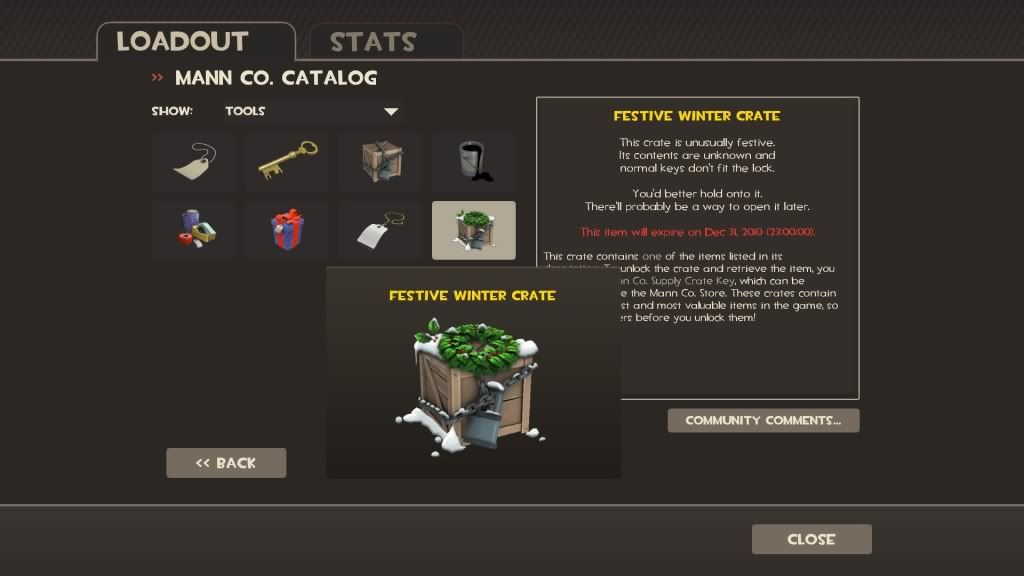Close the Mann Co. Catalog window

811,539
